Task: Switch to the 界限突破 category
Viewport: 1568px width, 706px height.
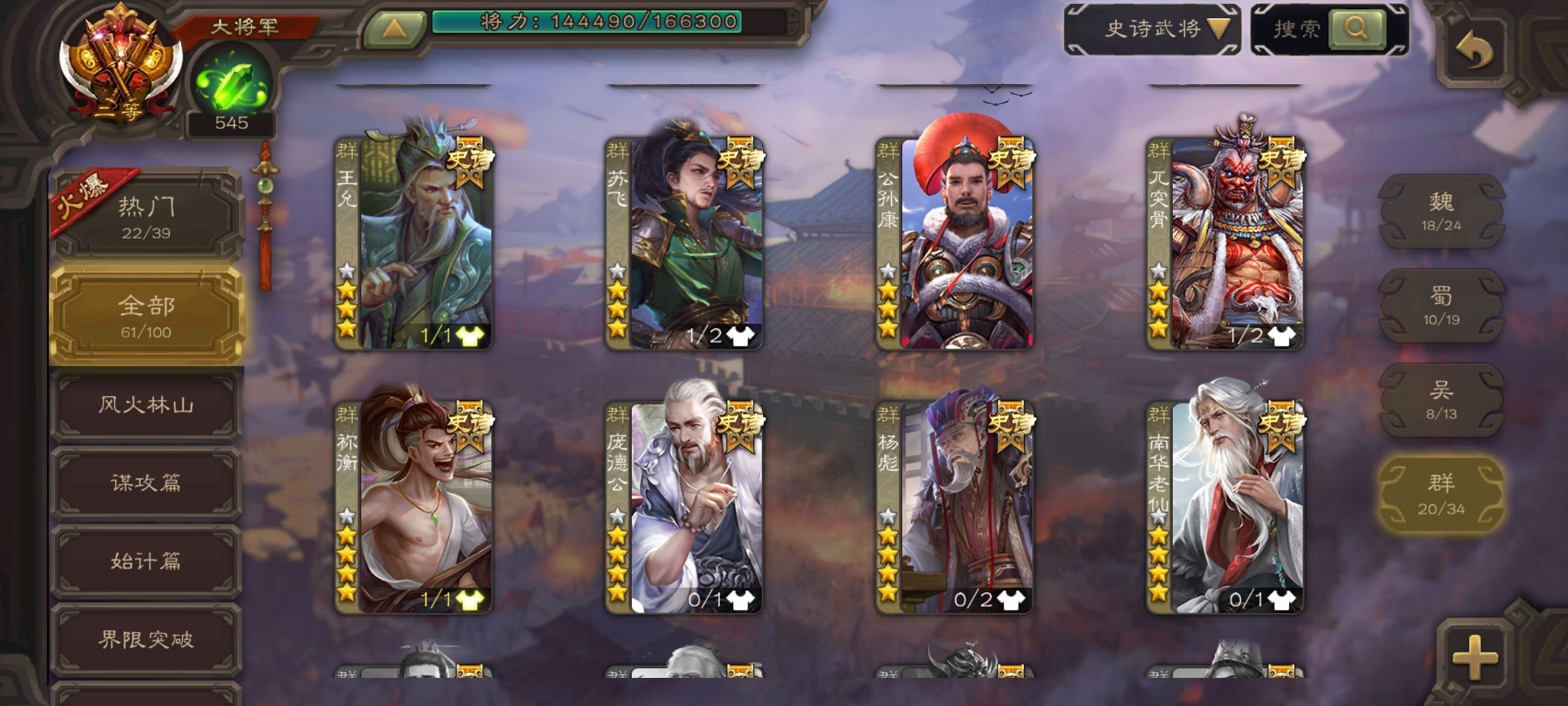Action: coord(146,639)
